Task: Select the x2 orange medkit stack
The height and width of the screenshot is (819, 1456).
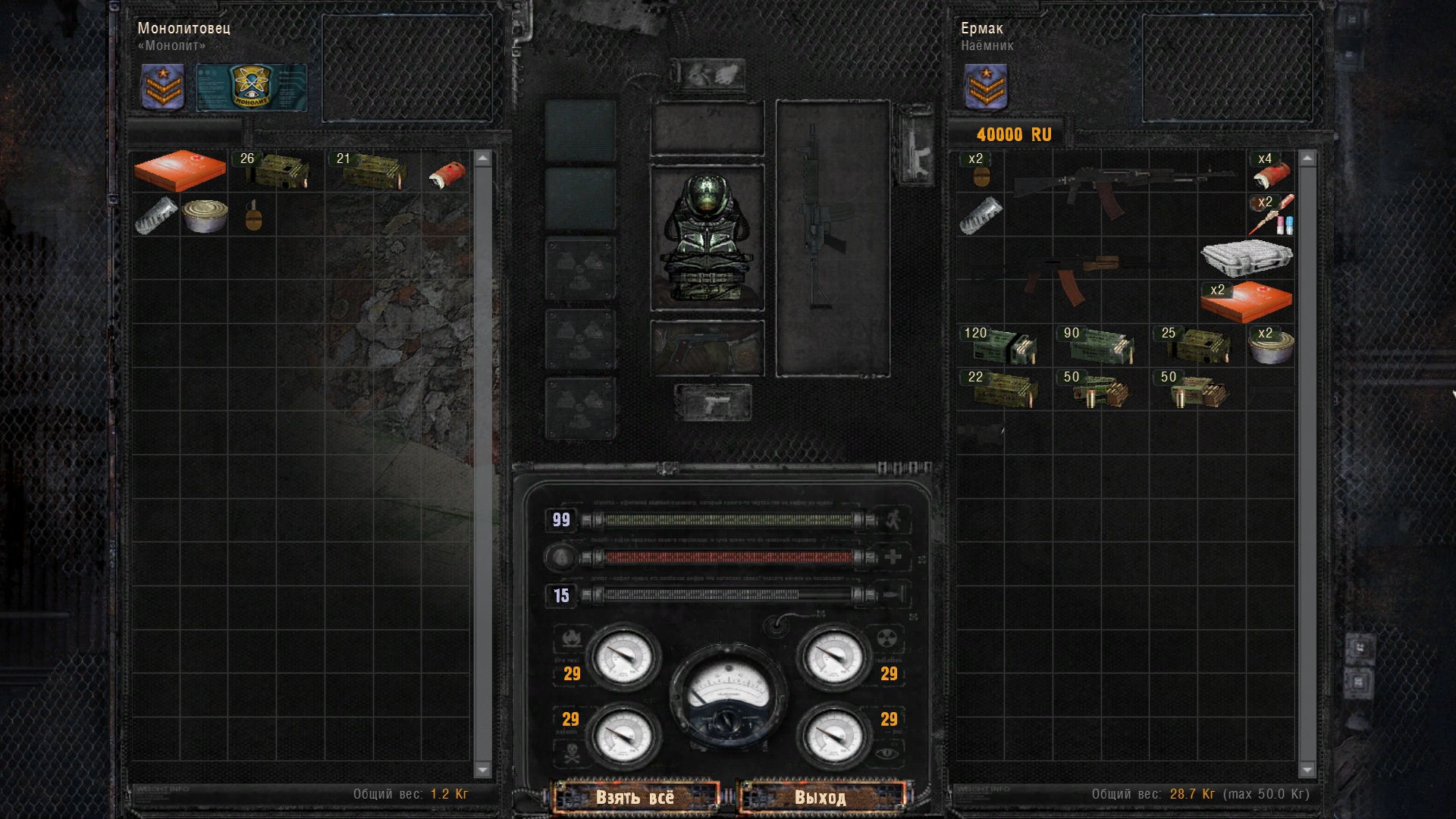Action: click(1246, 301)
